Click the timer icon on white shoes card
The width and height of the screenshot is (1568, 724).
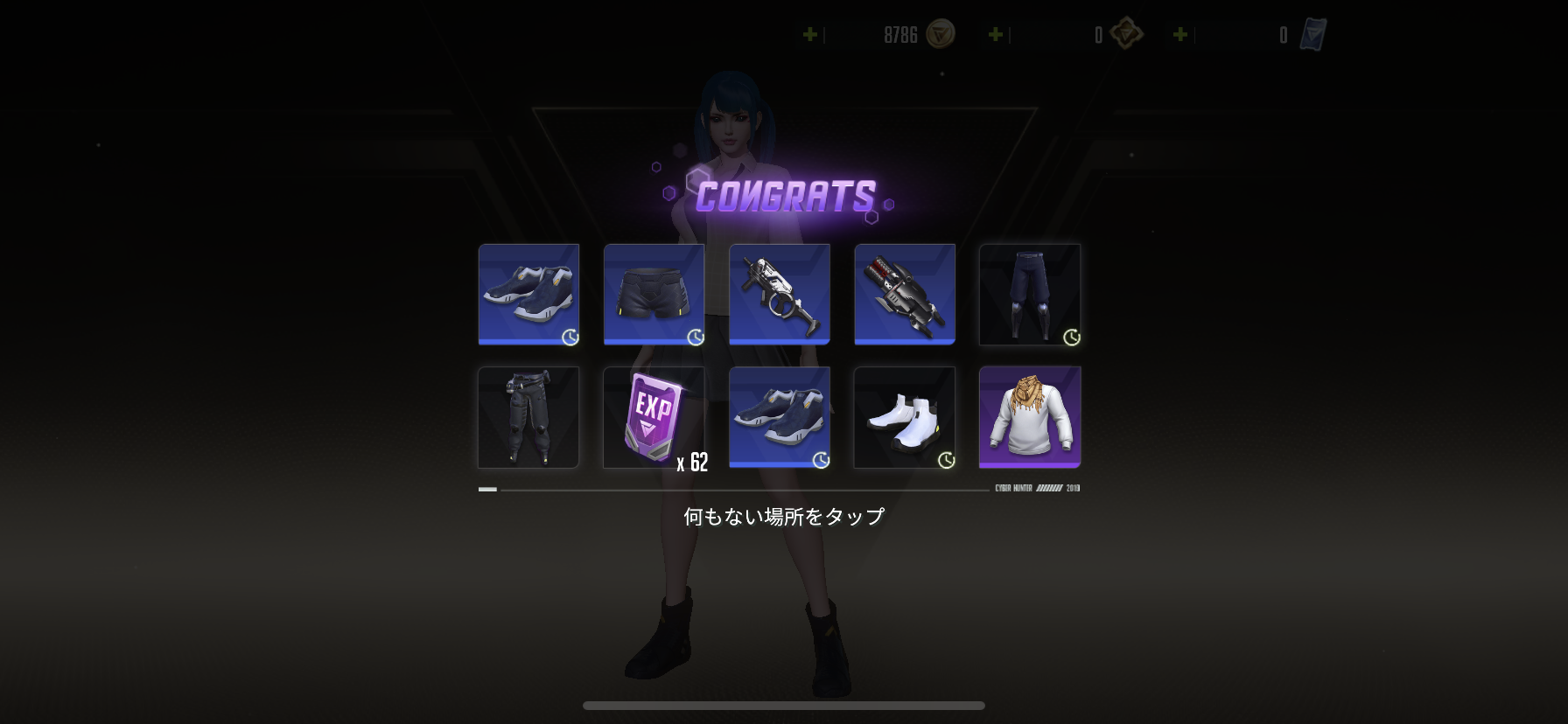pos(946,458)
